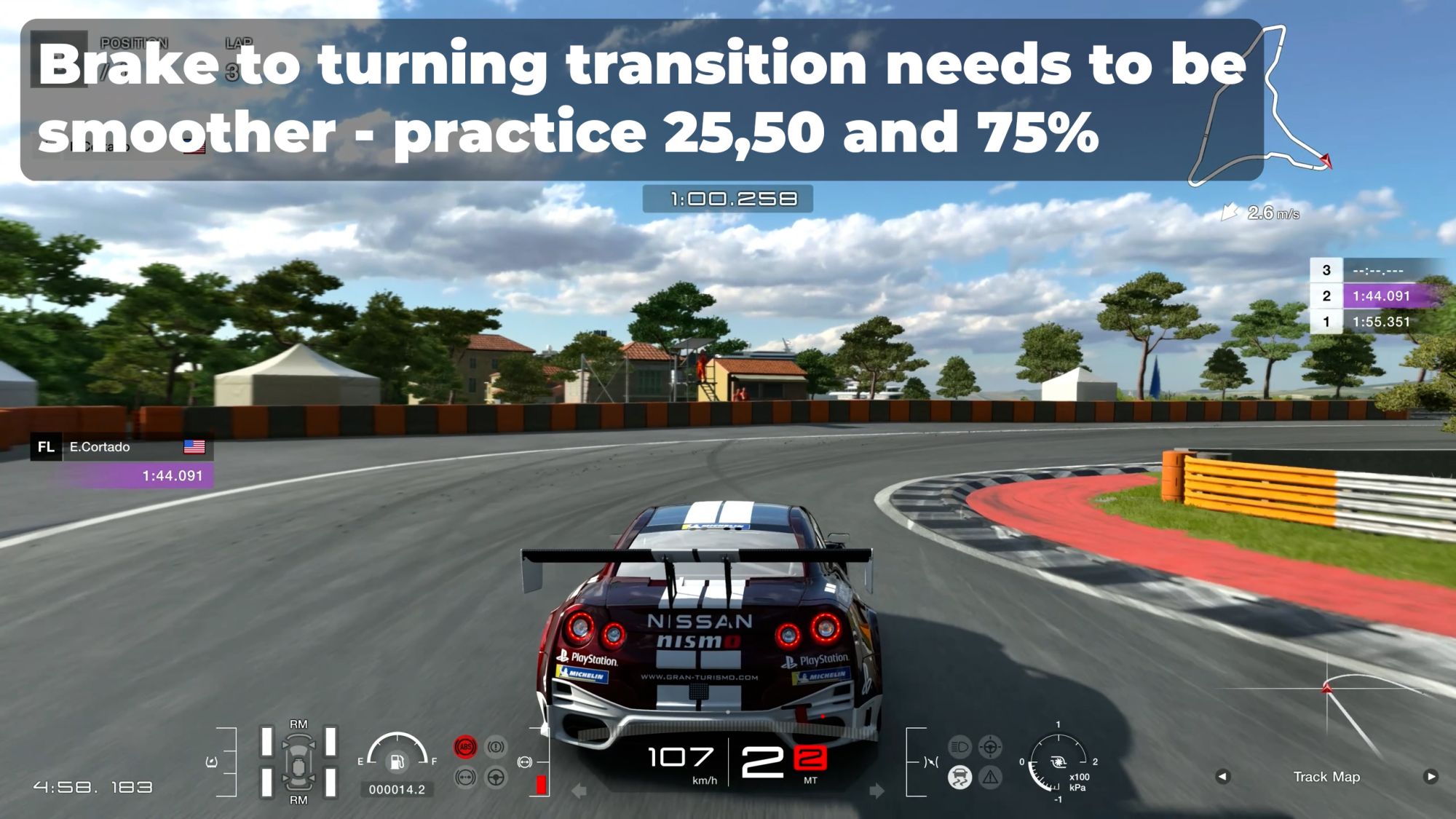Select the previous multi-function display page arrow
Image resolution: width=1456 pixels, height=819 pixels.
pos(1222,777)
